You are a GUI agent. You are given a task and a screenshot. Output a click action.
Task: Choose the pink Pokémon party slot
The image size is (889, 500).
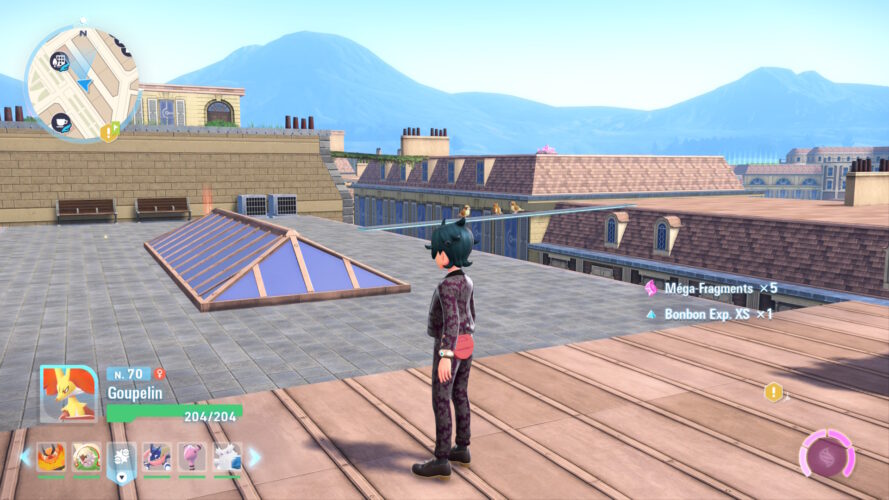(x=192, y=457)
